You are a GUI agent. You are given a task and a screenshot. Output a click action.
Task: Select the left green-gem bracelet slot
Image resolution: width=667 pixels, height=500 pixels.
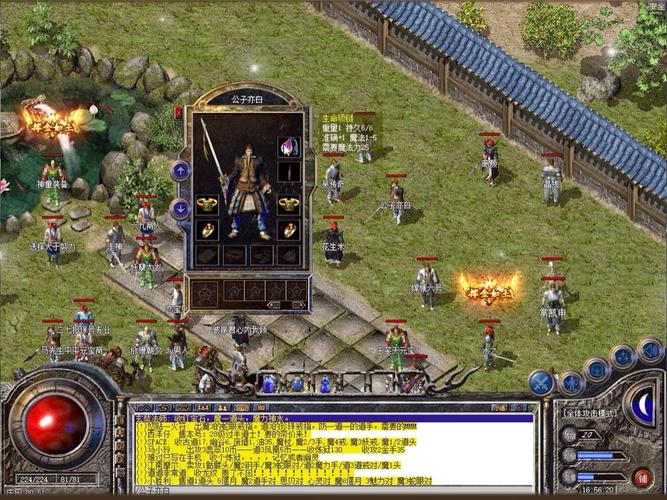pos(207,204)
